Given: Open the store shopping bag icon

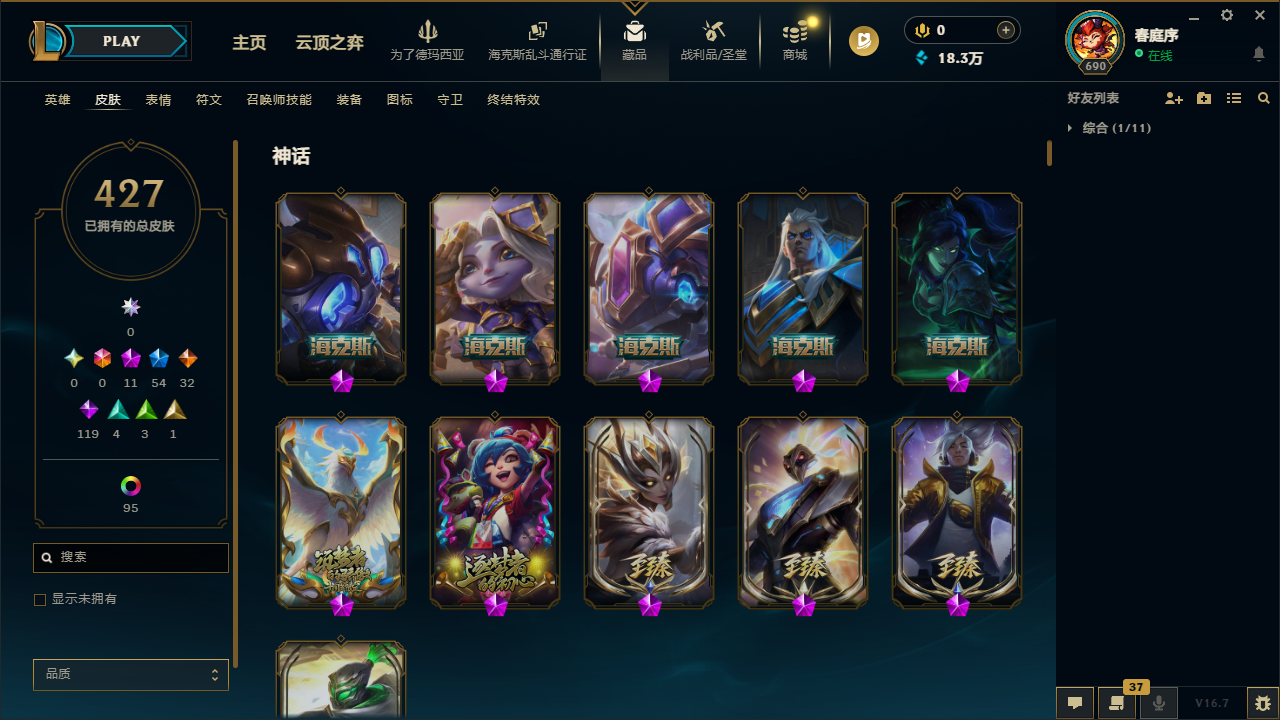Looking at the screenshot, I should [x=794, y=35].
